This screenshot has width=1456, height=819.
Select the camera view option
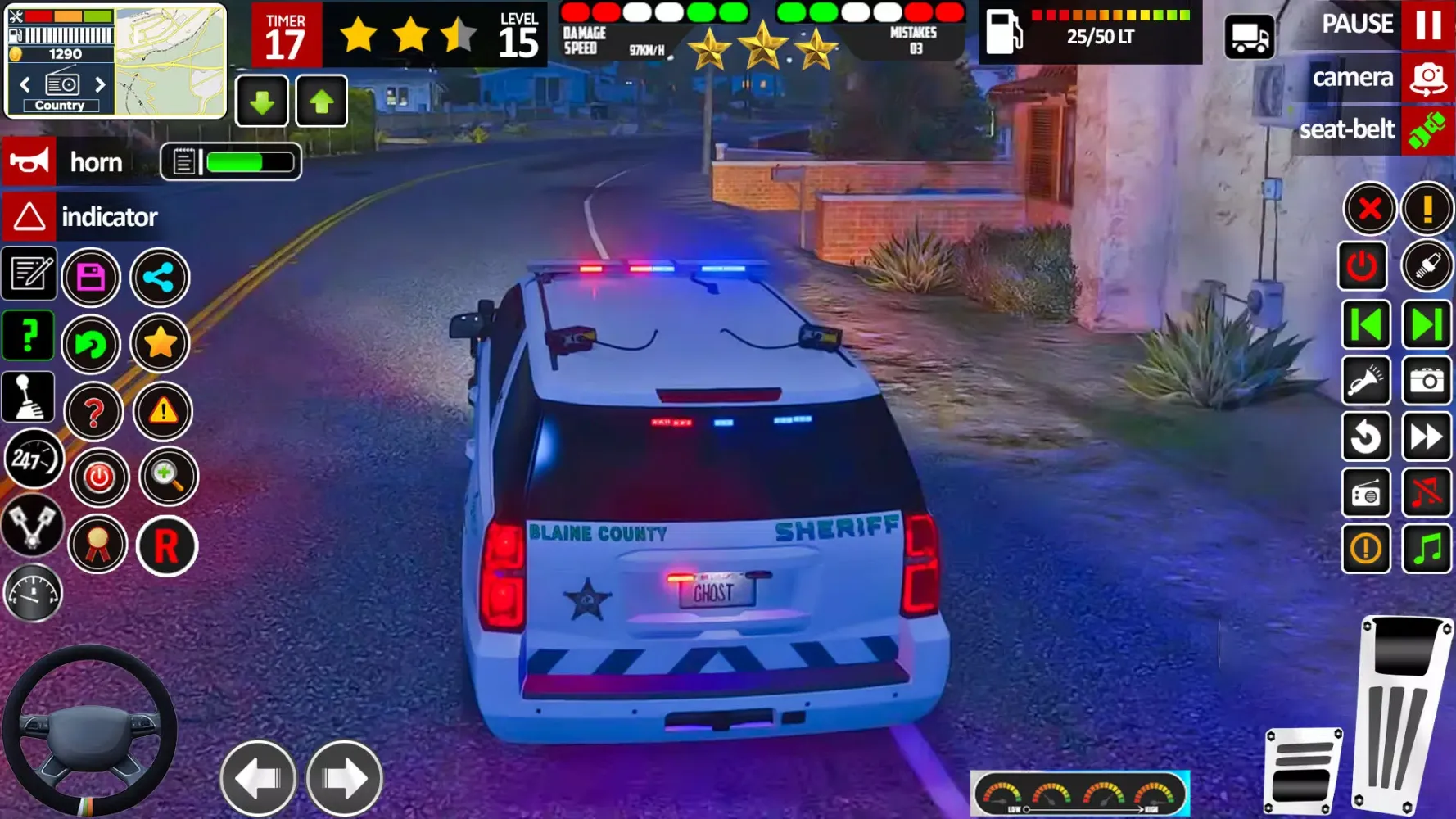(1352, 78)
